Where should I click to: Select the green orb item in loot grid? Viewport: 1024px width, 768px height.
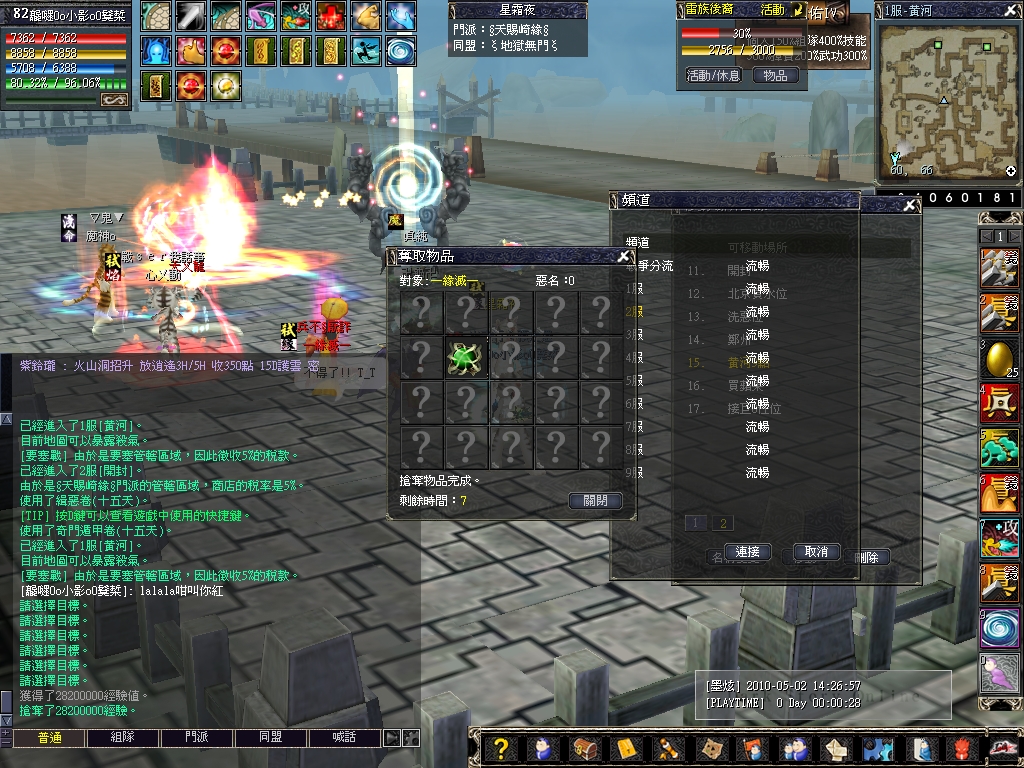click(467, 357)
